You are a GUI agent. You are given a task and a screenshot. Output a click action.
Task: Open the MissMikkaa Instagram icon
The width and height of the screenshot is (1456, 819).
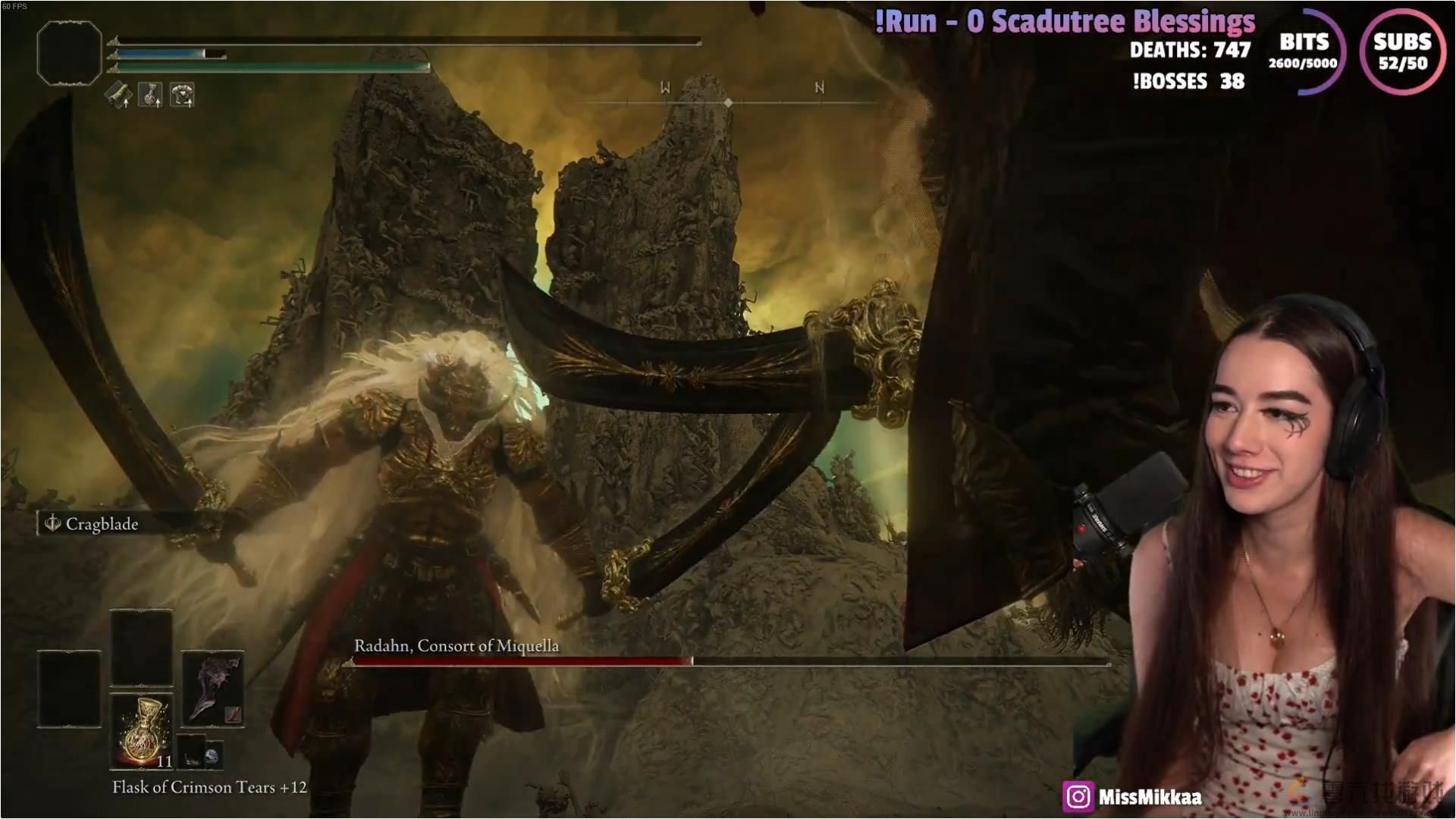(x=1078, y=797)
